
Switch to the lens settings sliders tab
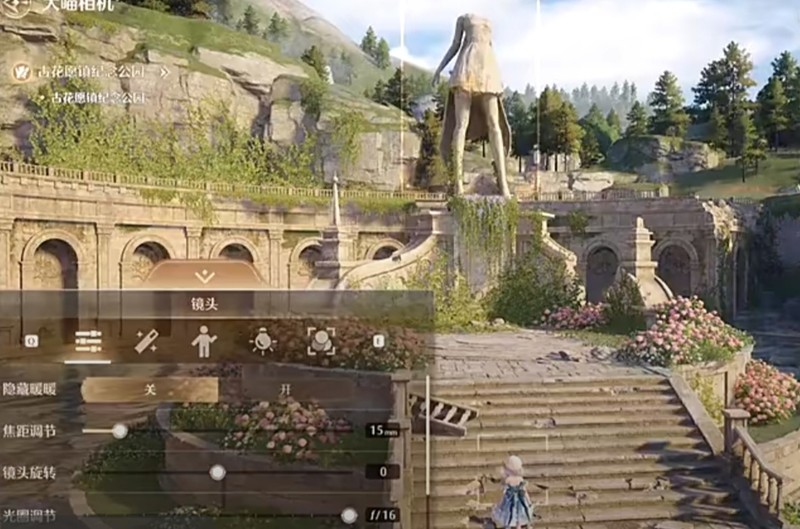coord(88,342)
